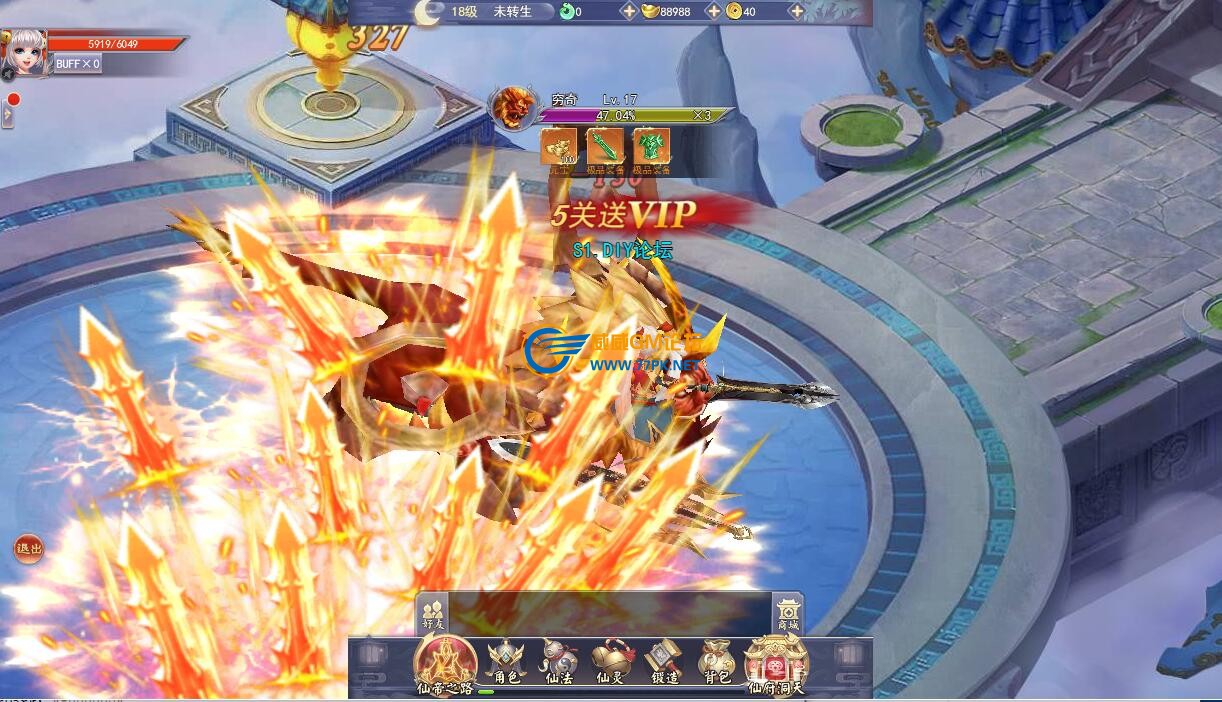
Task: Add gold ingots with the plus button
Action: tap(713, 12)
